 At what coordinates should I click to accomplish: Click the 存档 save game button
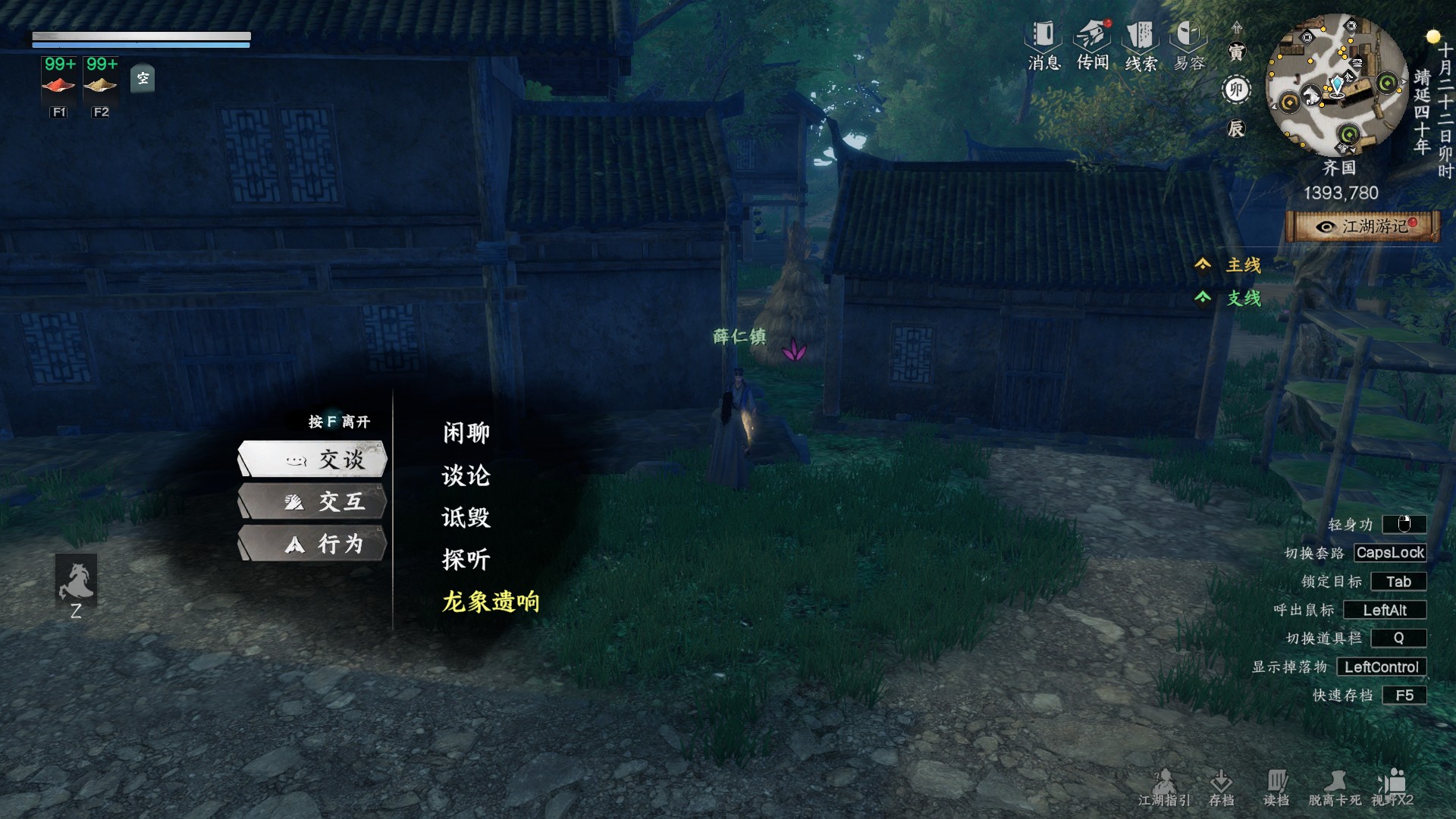point(1221,787)
